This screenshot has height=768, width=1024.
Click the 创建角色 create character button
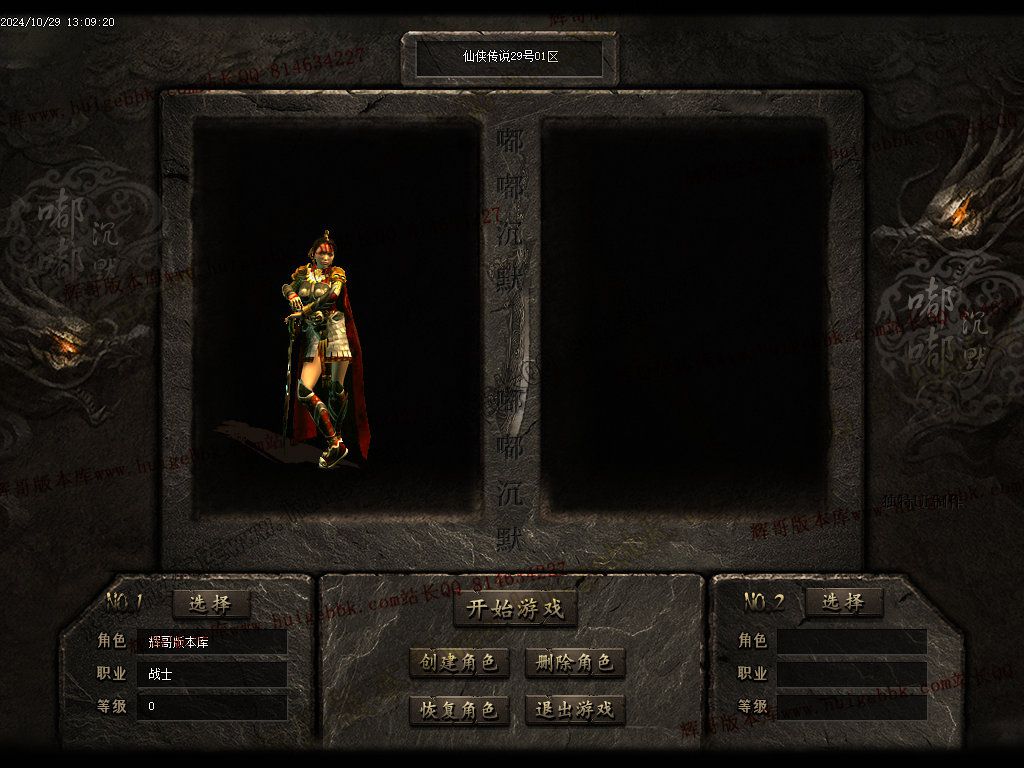(459, 662)
